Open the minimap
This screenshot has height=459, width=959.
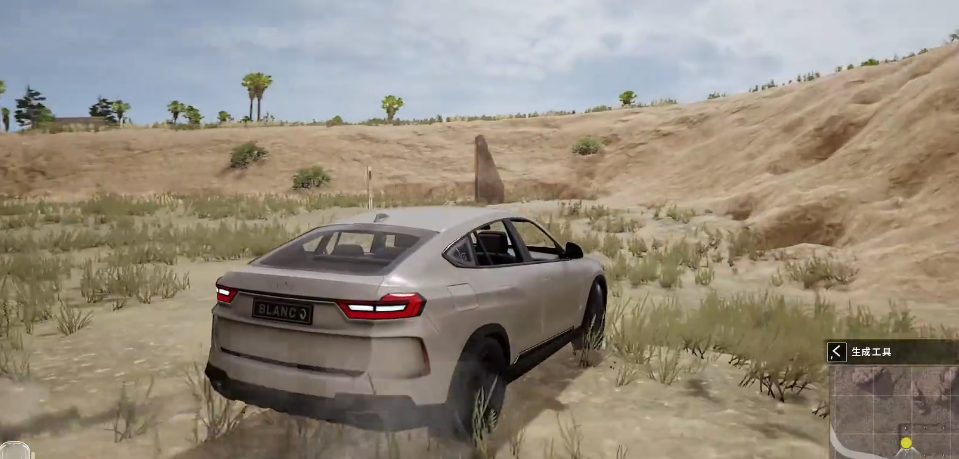pos(893,411)
